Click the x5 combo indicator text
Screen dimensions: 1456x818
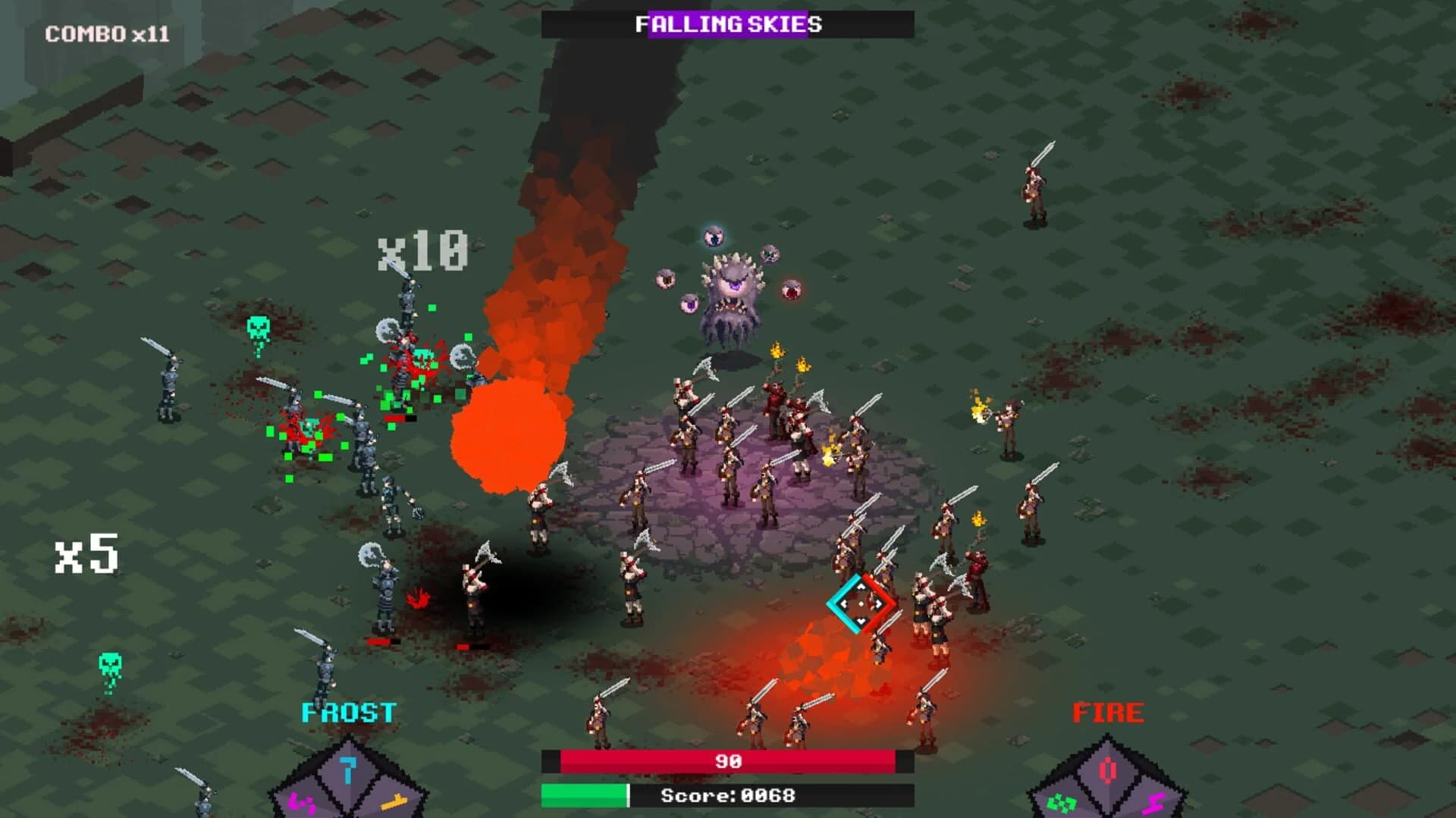pos(88,553)
